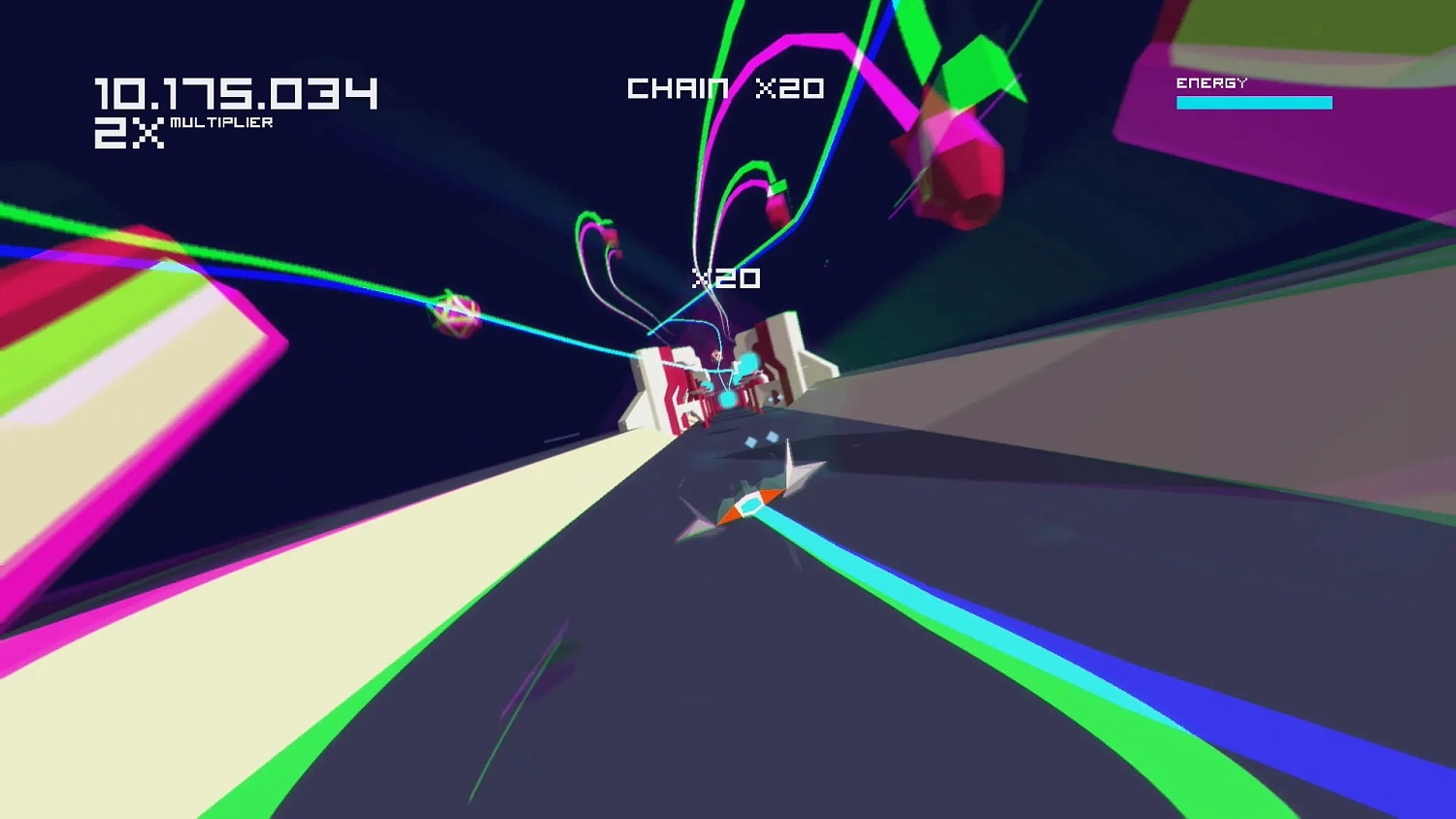
Task: Expand the CHAIN X20 counter
Action: click(725, 88)
